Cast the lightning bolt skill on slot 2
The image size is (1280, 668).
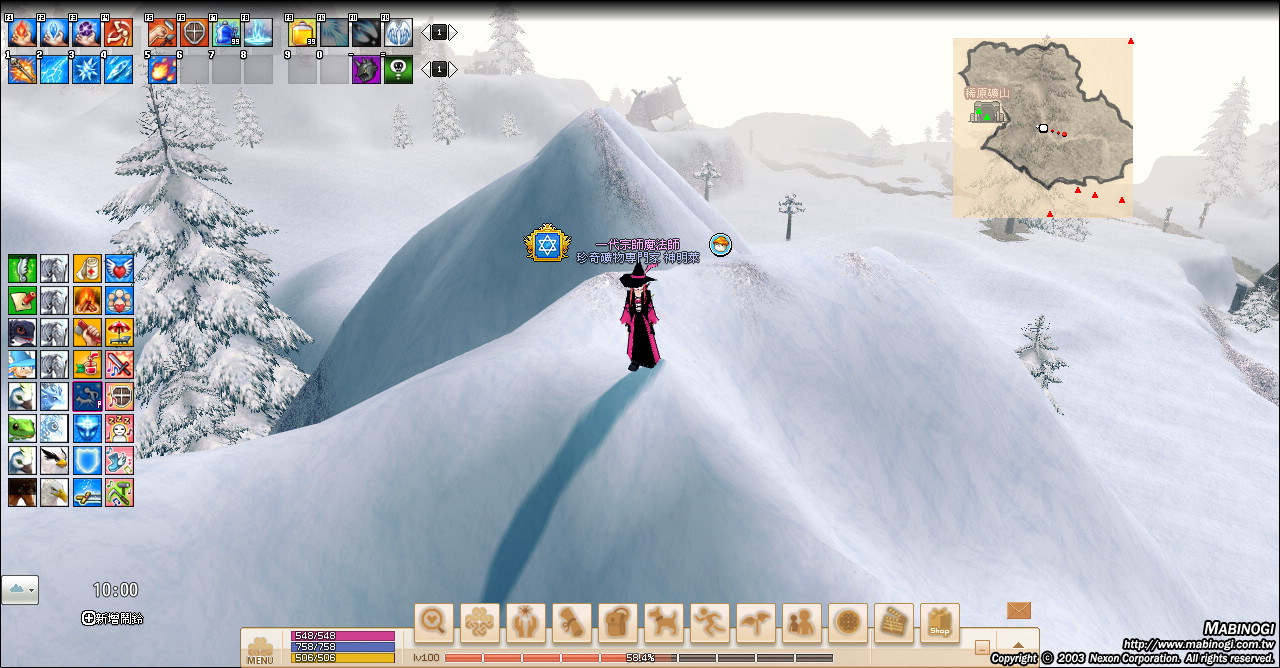(x=54, y=69)
